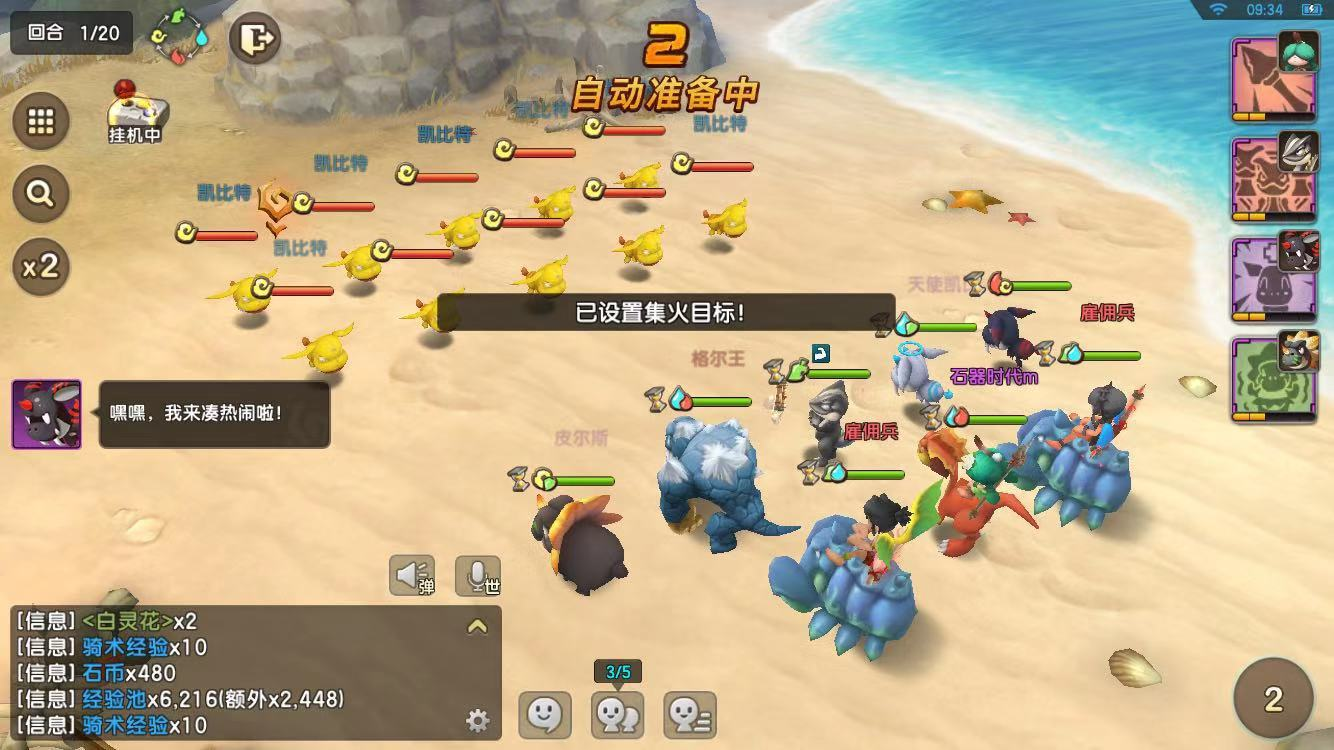Open the chat list bubble button
Screen dimensions: 1334x750
(690, 715)
